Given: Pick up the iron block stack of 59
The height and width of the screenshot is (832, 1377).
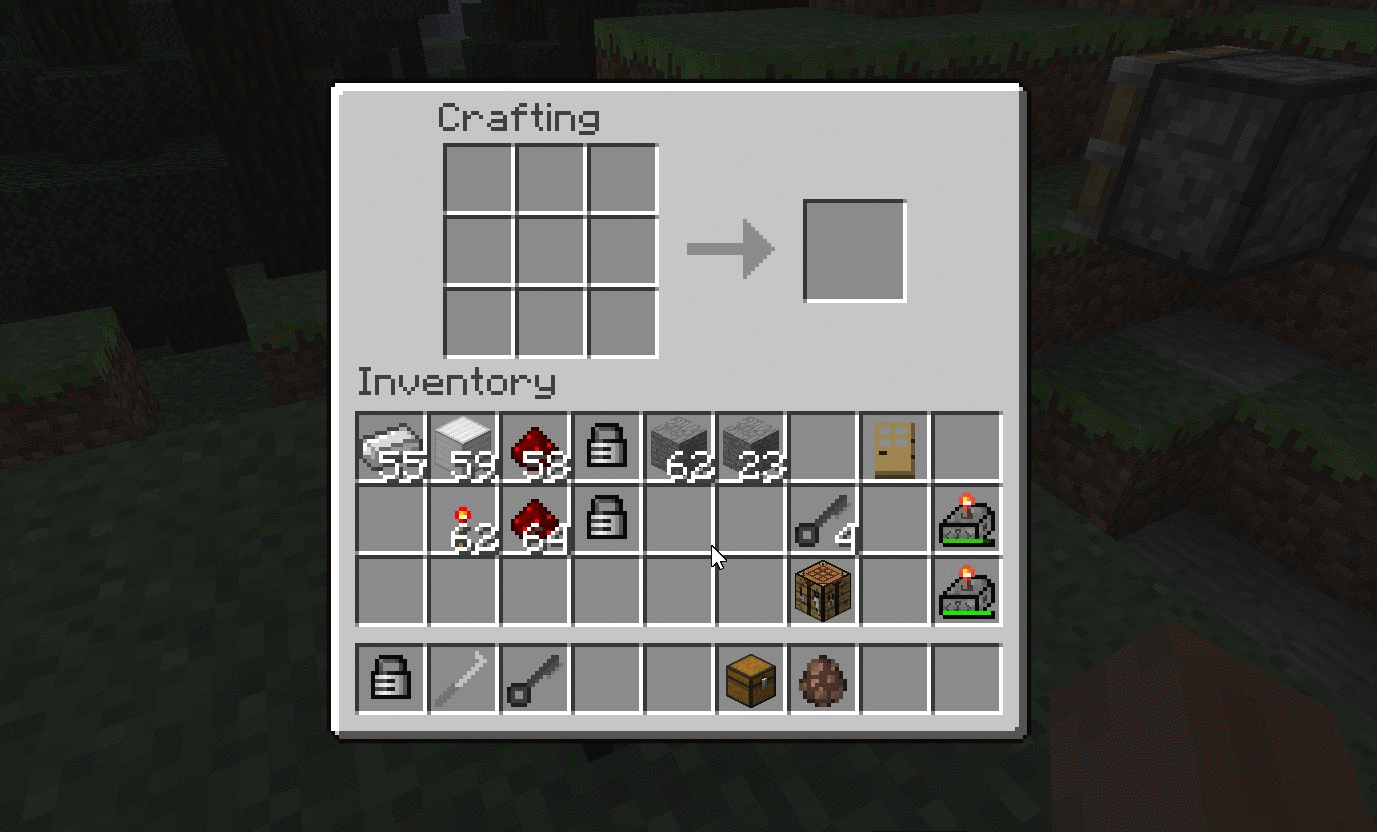Looking at the screenshot, I should 461,445.
